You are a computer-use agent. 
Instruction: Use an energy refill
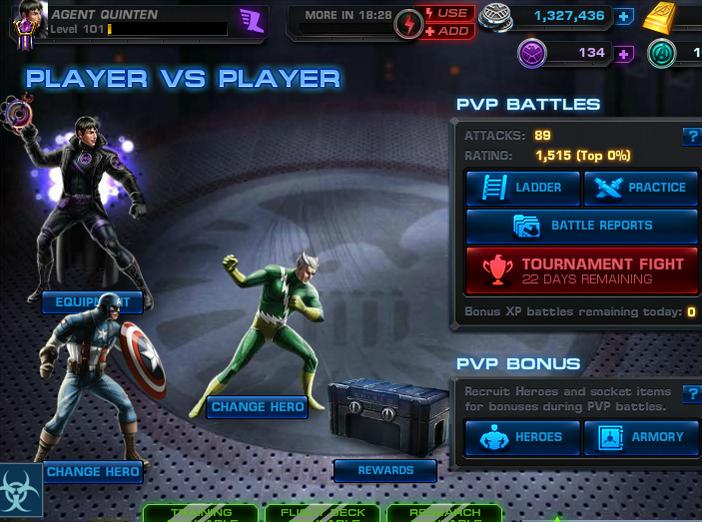pos(449,13)
